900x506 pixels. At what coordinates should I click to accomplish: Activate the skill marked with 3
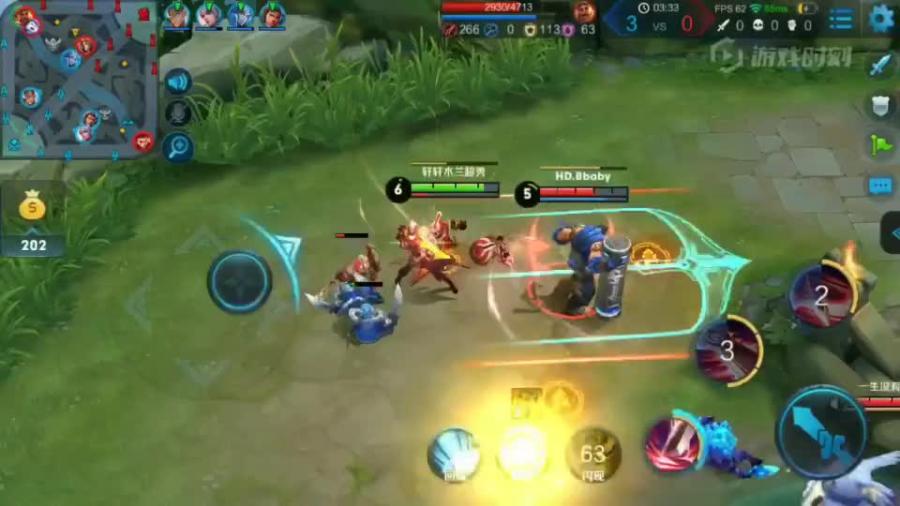coord(728,350)
